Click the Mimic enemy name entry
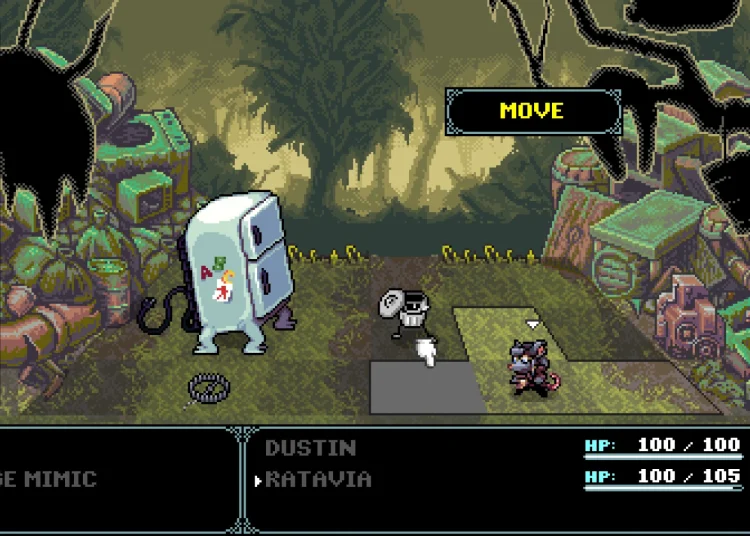The image size is (750, 536). point(48,479)
